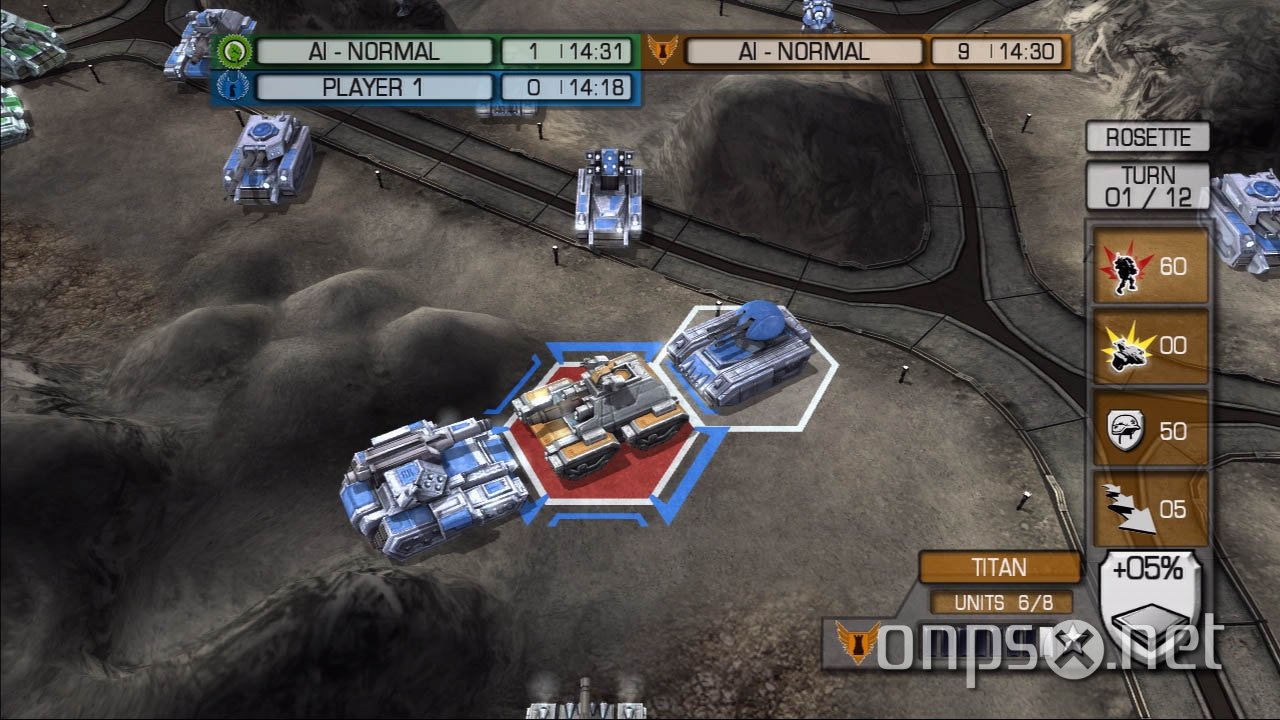
Task: Click the orange eagle emblem top right
Action: click(663, 50)
